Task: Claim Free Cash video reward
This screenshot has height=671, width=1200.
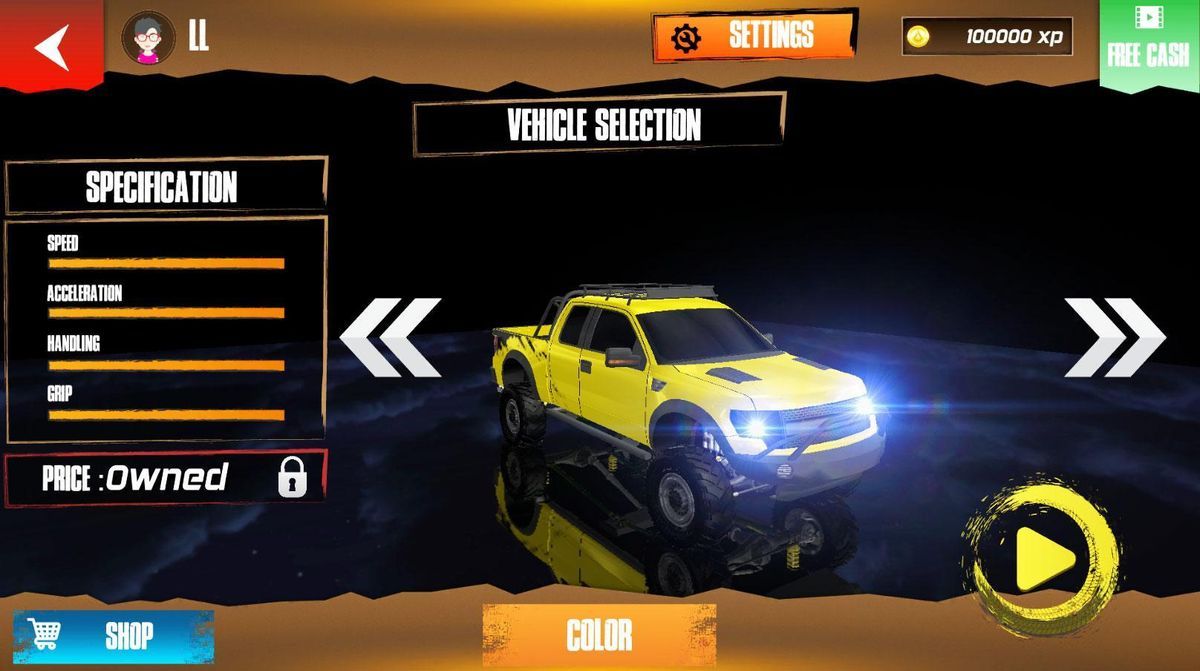Action: pyautogui.click(x=1149, y=45)
